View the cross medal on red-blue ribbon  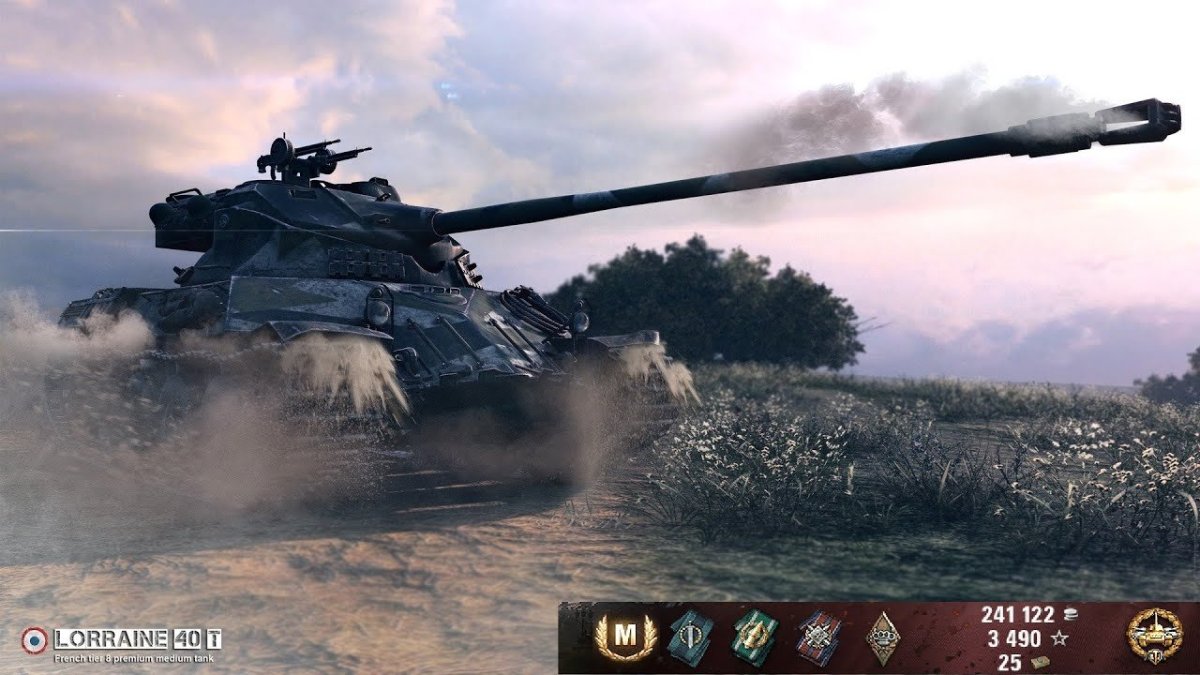pyautogui.click(x=819, y=638)
